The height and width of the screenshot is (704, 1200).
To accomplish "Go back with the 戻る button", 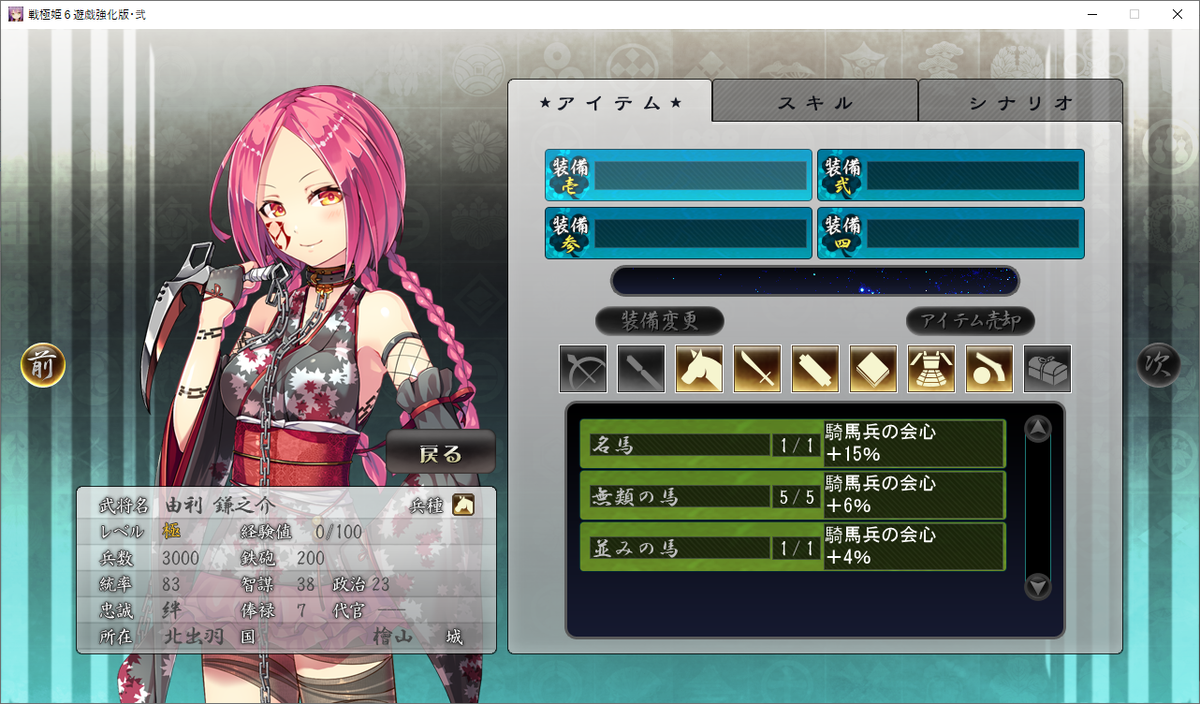I will [441, 453].
